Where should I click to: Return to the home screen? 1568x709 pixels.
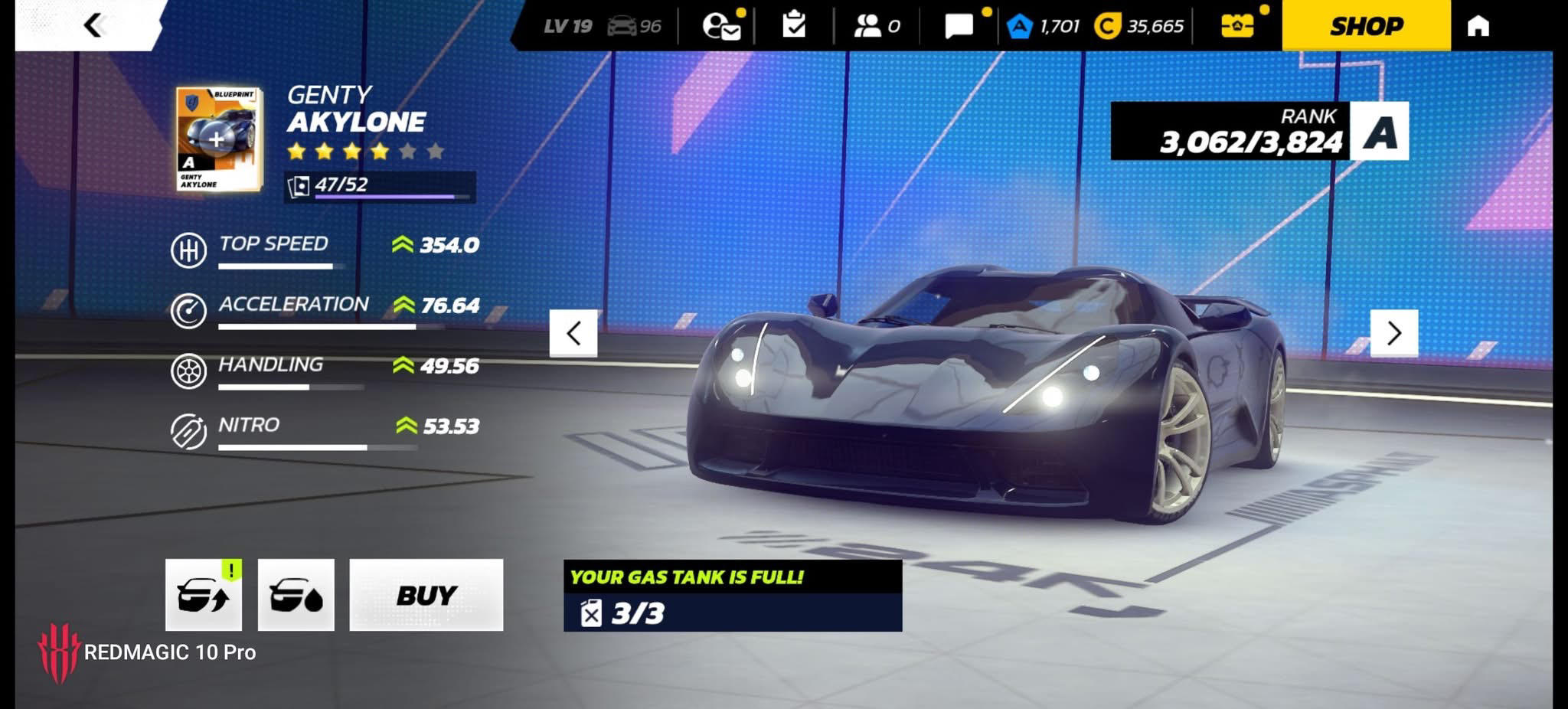1478,26
